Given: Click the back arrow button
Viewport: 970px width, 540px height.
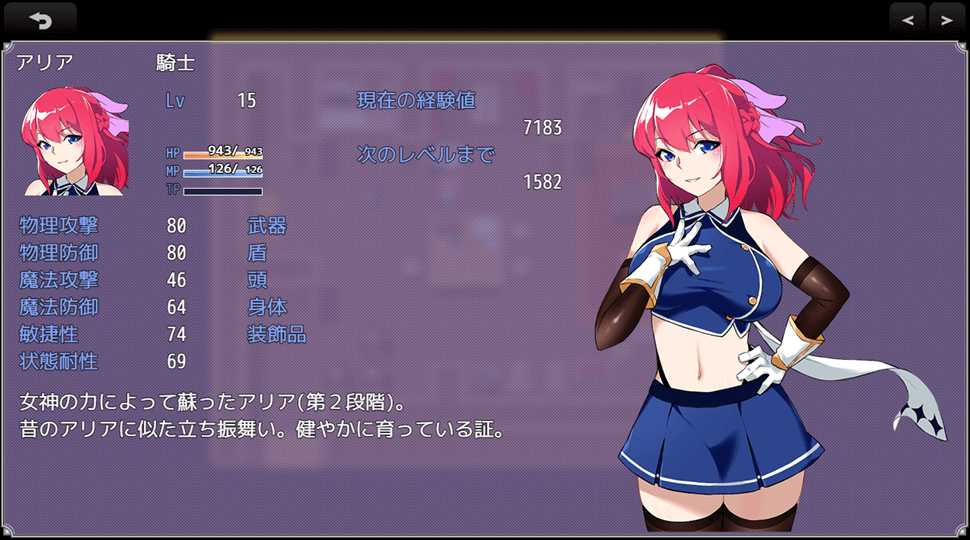Looking at the screenshot, I should (40, 19).
